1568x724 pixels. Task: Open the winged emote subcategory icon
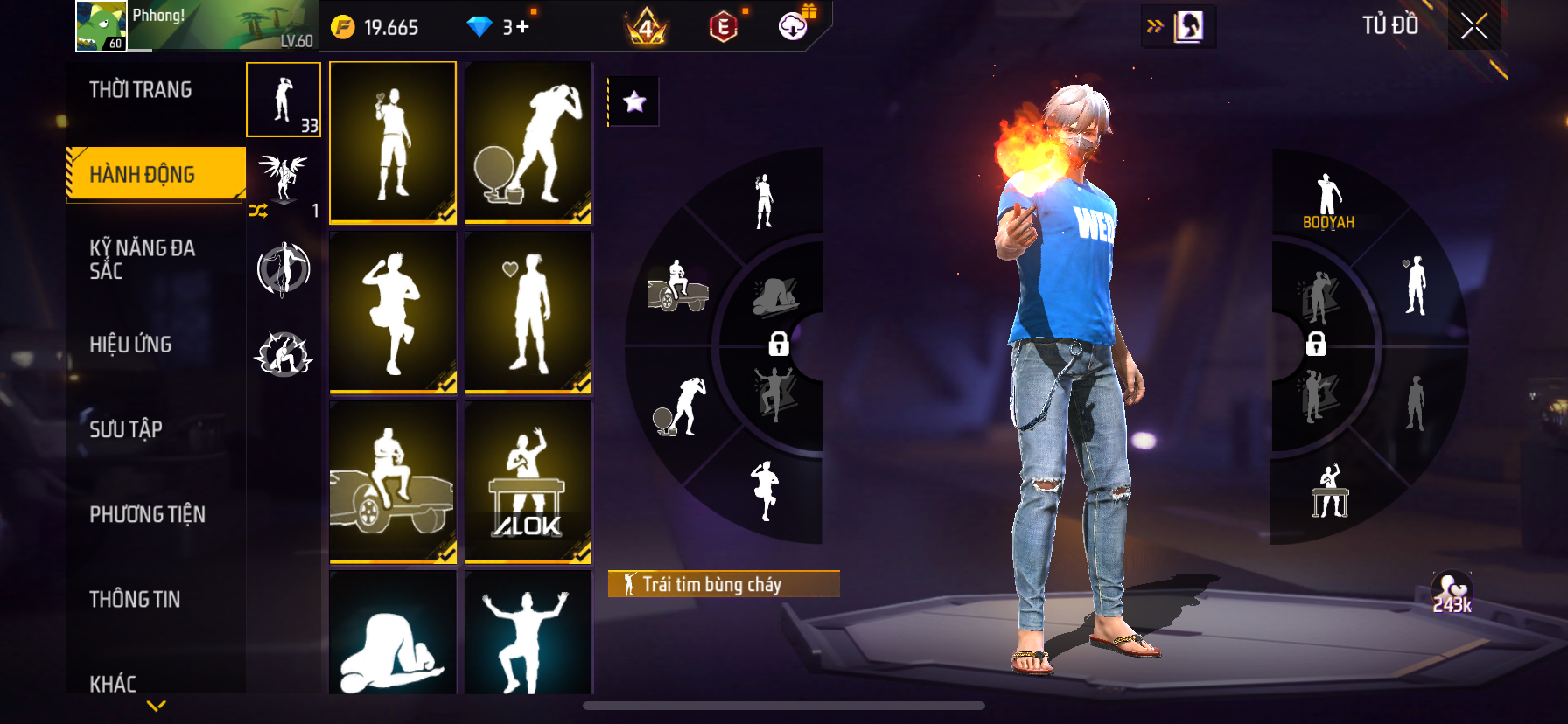(x=283, y=176)
